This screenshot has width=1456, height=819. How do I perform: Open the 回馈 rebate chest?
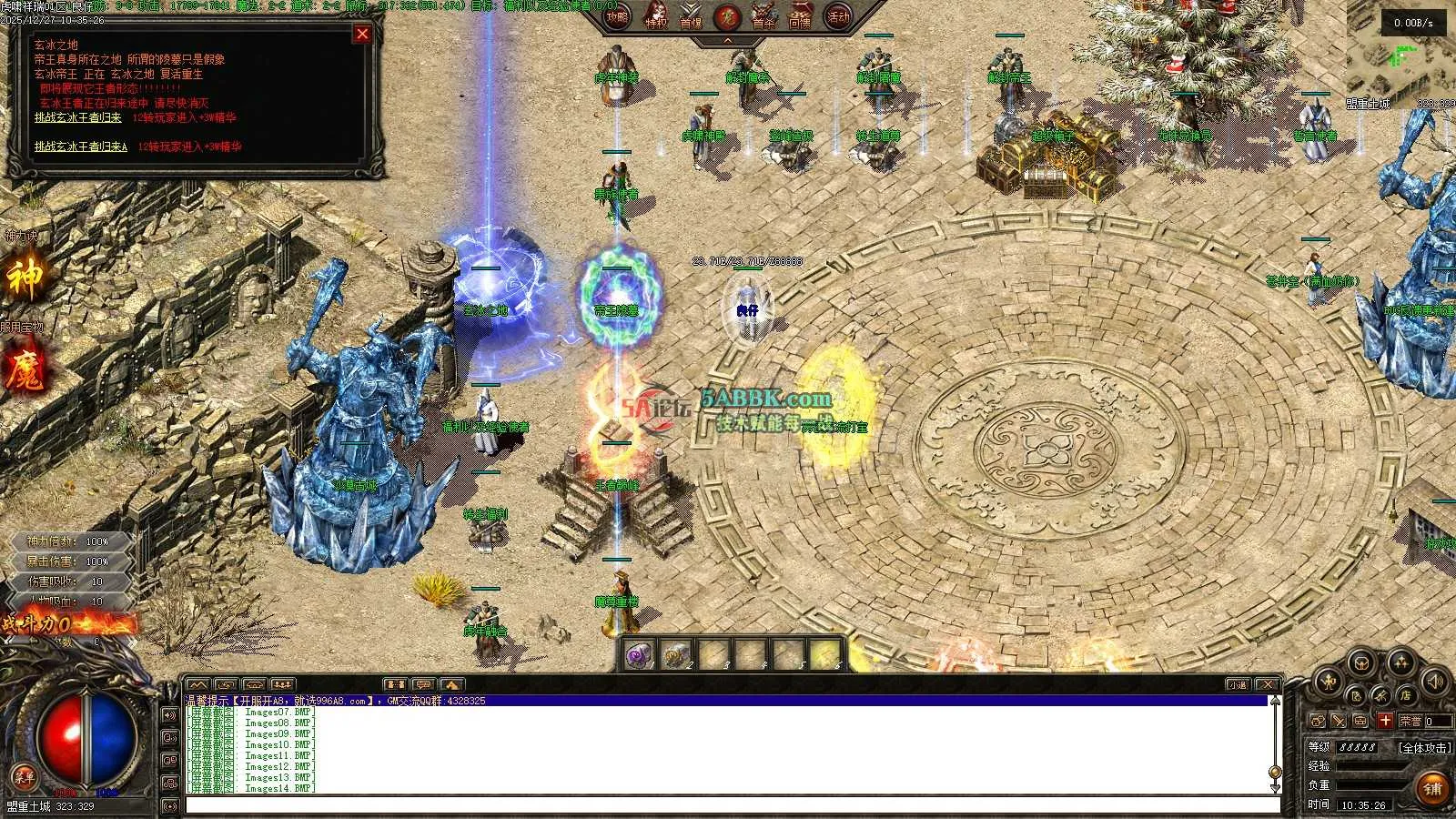[800, 18]
